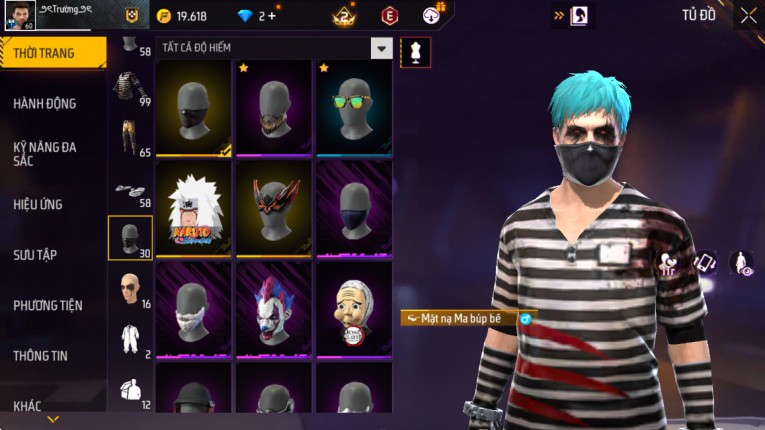Click the mannequin icon beside the rarity filter
Screen dimensions: 765x430
pos(414,51)
